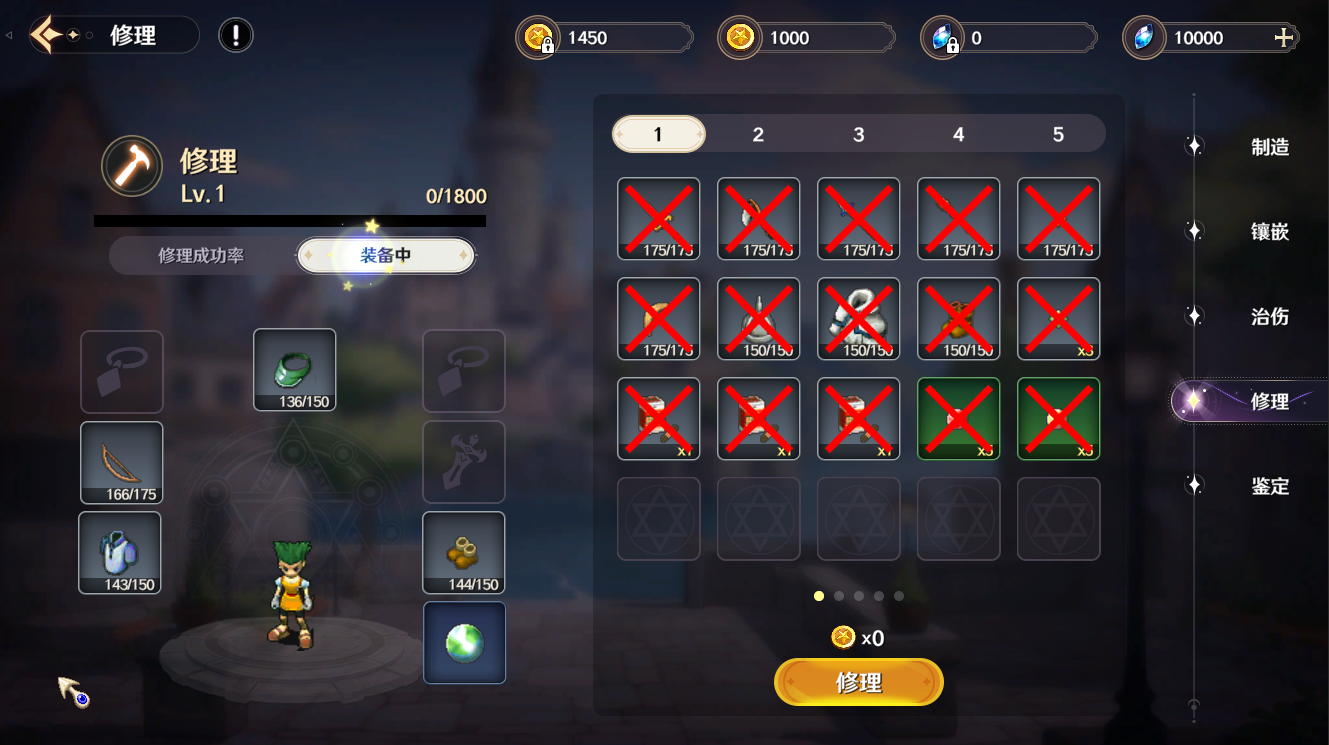1329x745 pixels.
Task: Switch to the 修理成功率 tab
Action: click(201, 256)
